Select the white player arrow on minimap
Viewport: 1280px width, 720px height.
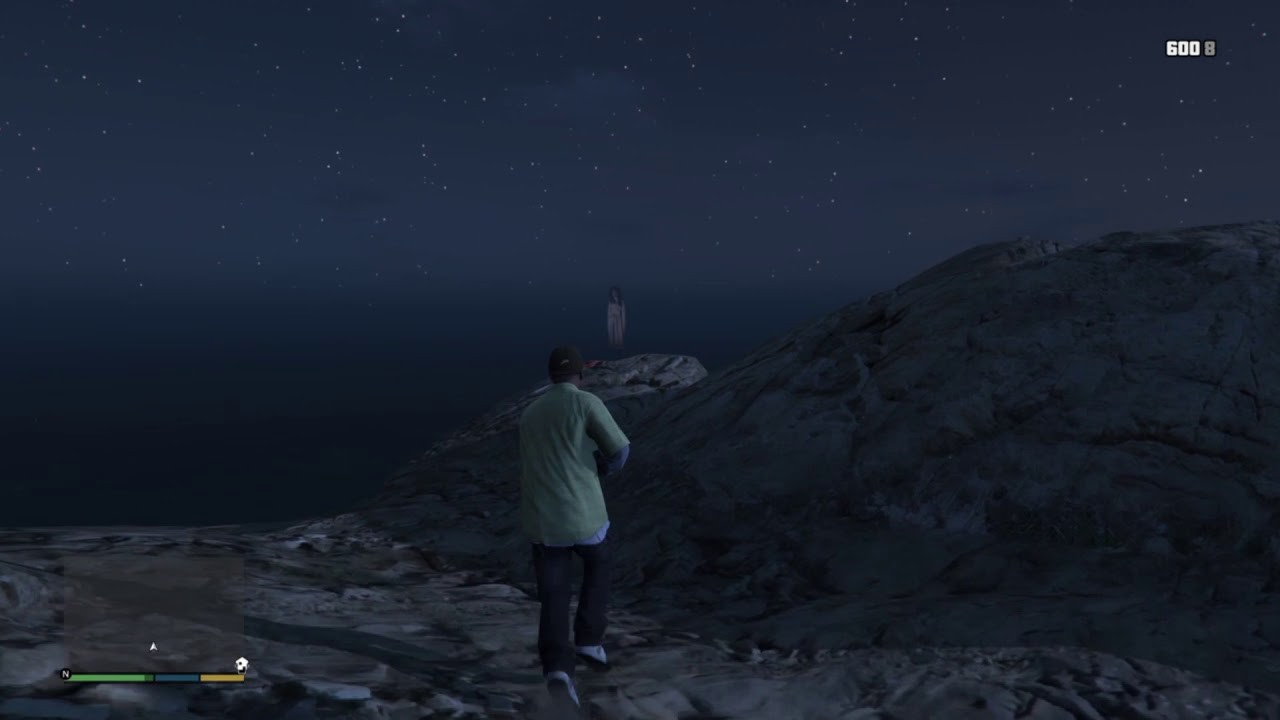153,647
